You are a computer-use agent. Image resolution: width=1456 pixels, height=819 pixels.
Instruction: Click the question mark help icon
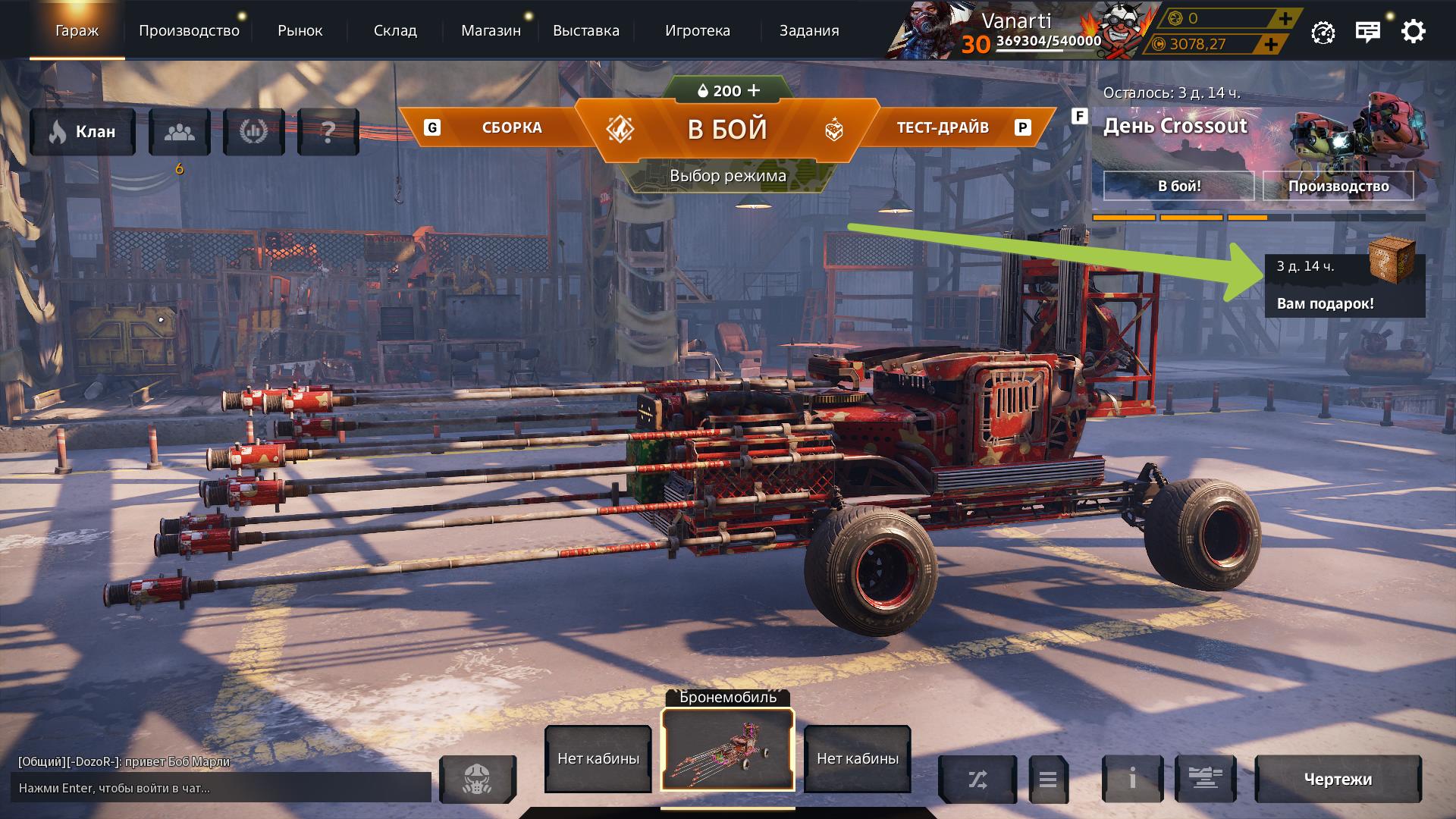click(328, 131)
